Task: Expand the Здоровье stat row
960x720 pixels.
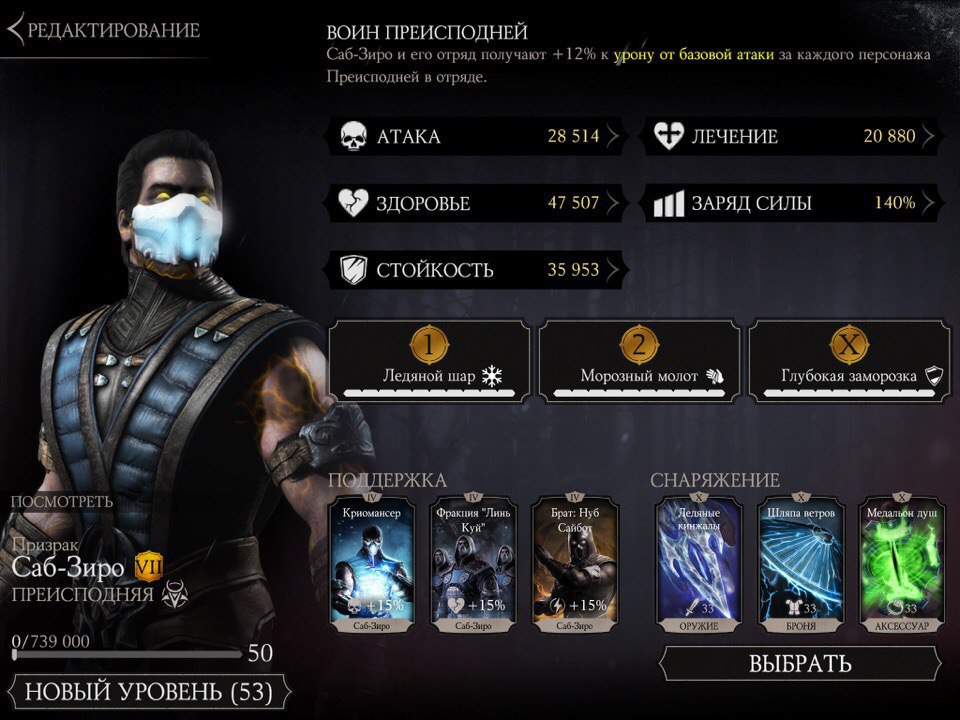Action: pos(476,203)
